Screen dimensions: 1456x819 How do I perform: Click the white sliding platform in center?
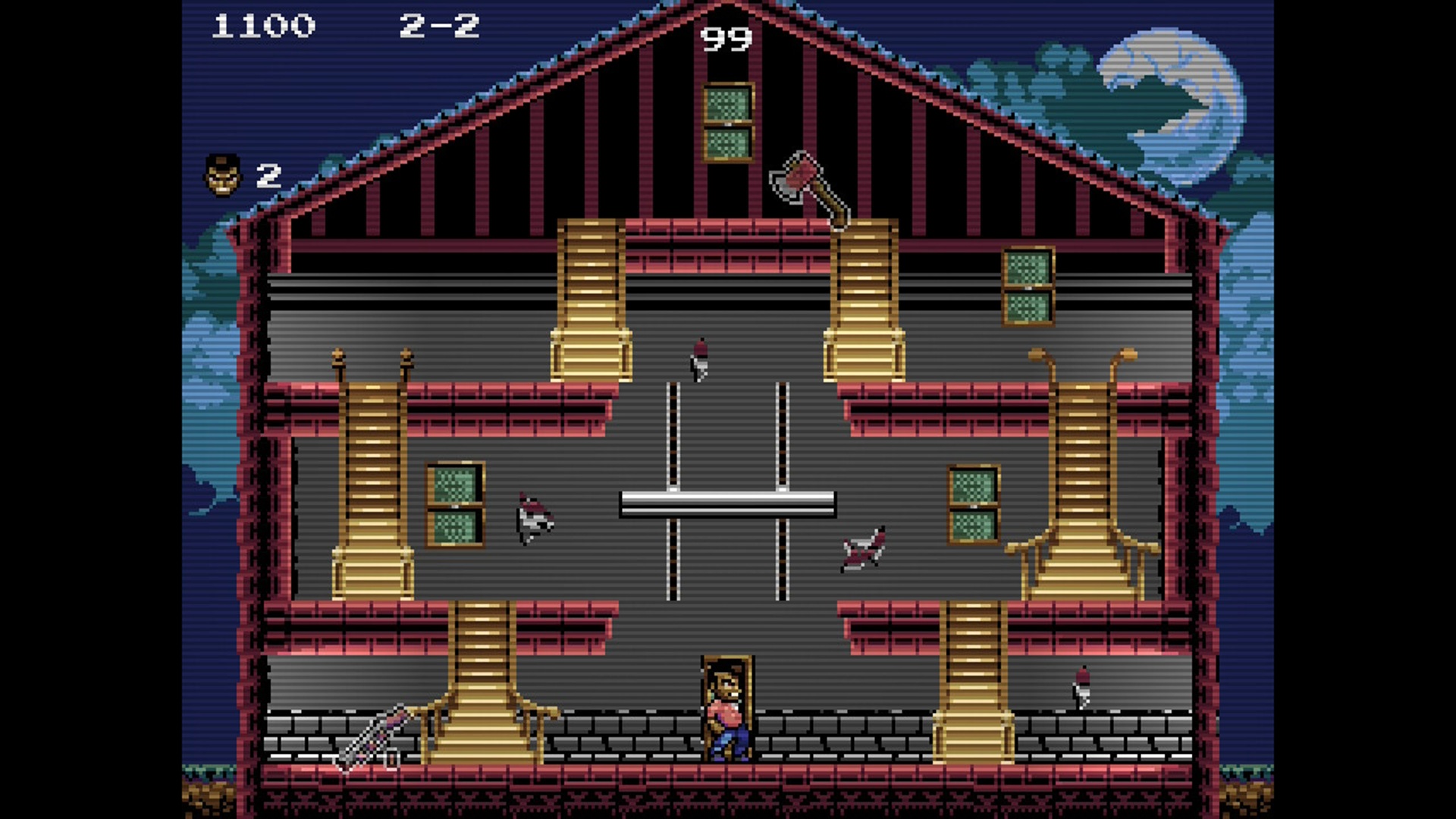pyautogui.click(x=726, y=505)
